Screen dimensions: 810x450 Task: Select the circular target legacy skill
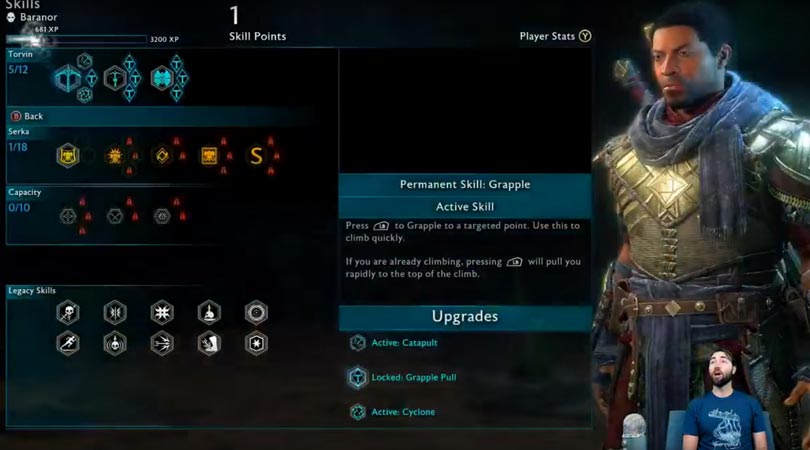[x=256, y=312]
